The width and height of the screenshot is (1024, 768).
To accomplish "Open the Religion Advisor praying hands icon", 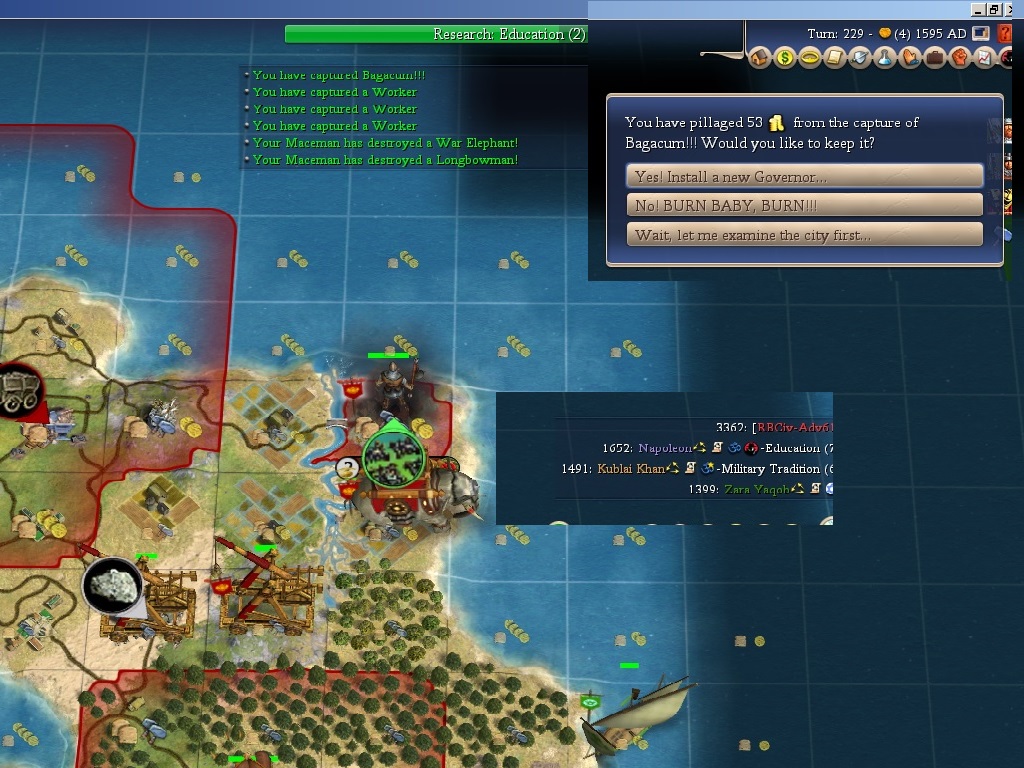I will click(910, 58).
